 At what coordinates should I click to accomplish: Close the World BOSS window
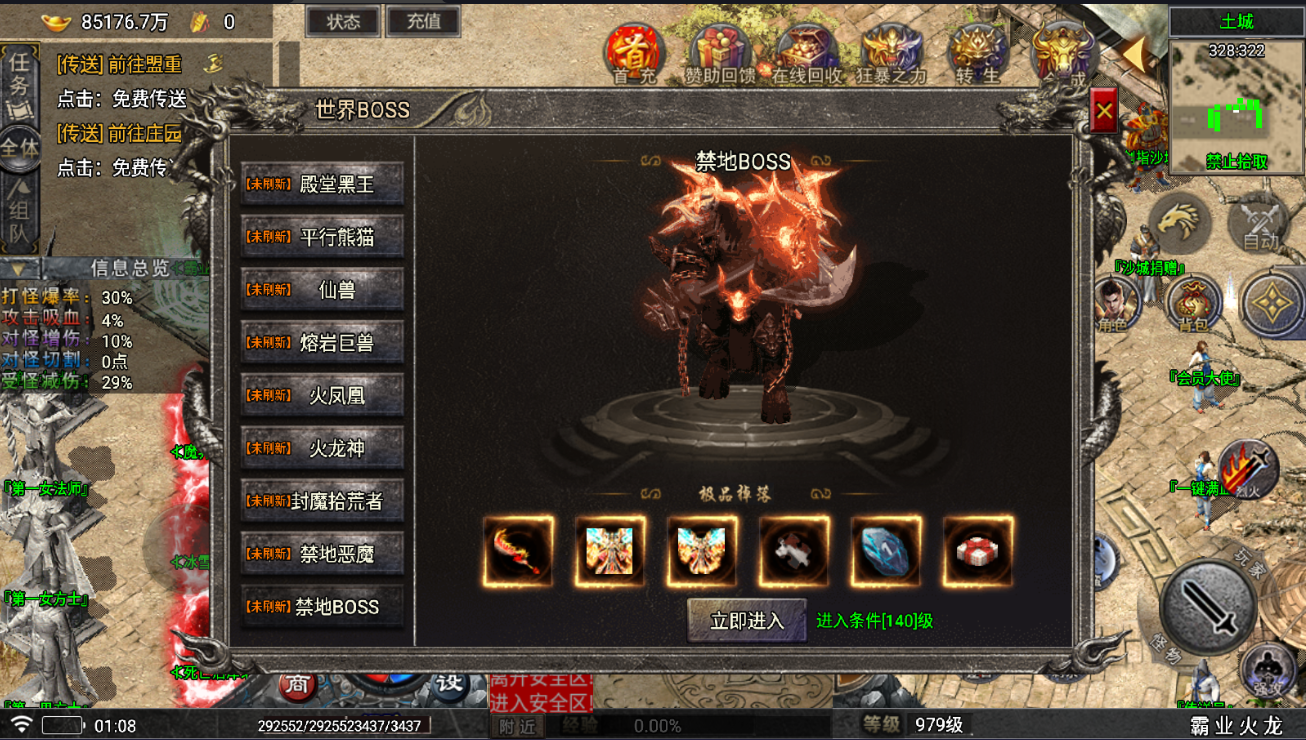(x=1104, y=112)
